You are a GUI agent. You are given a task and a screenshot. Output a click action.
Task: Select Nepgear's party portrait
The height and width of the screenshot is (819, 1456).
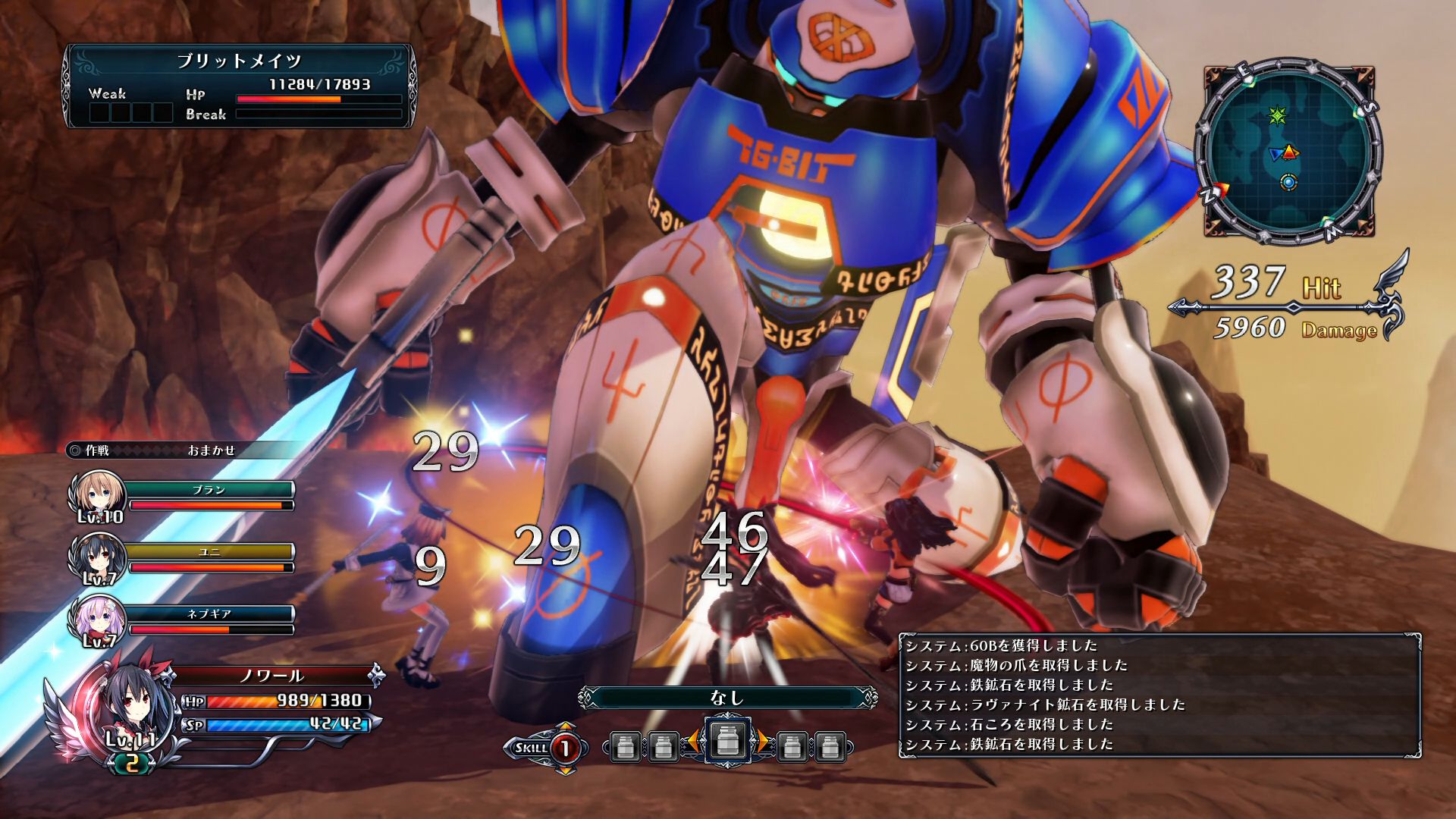pyautogui.click(x=97, y=622)
